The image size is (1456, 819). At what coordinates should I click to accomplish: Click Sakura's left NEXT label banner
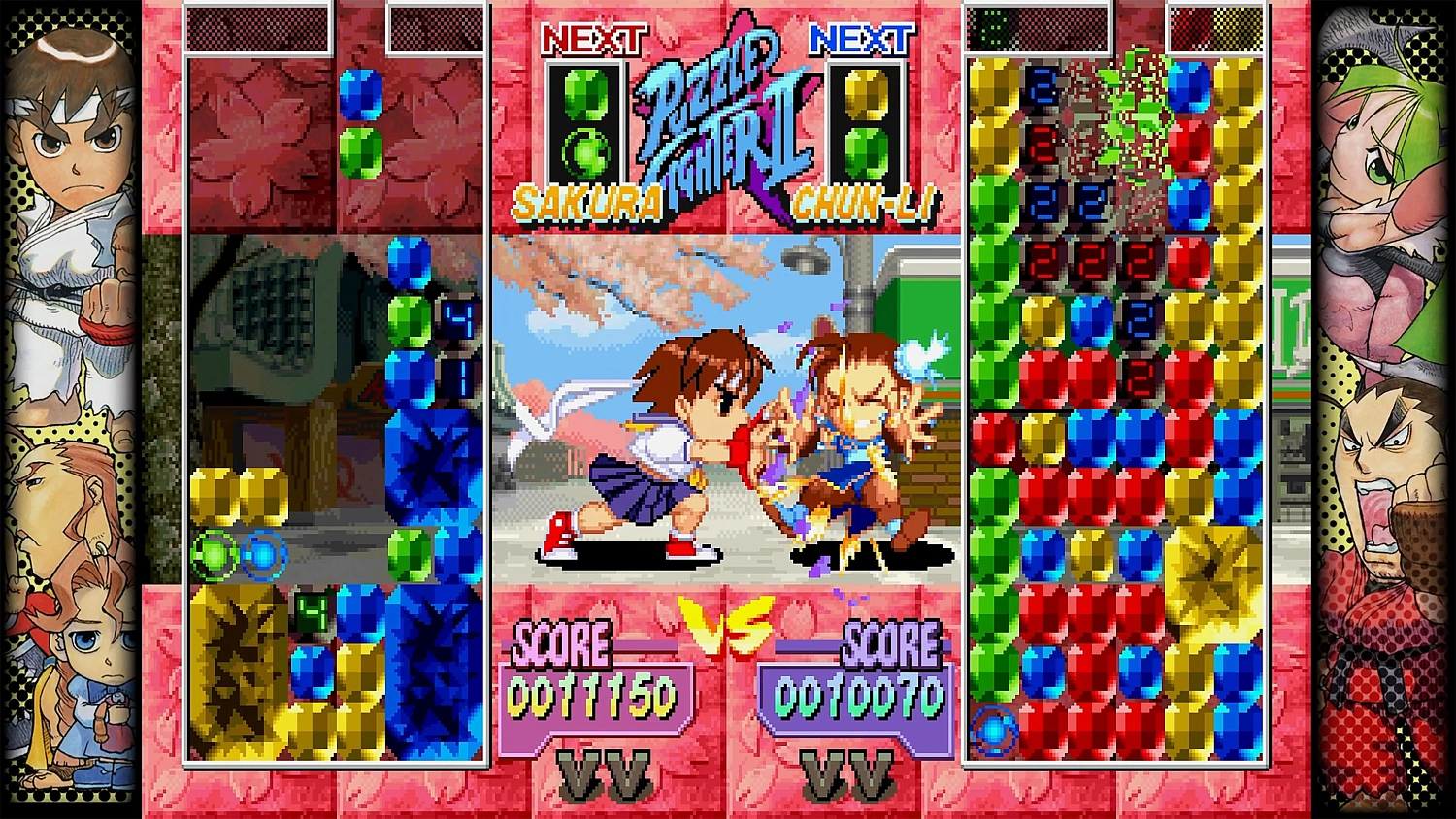tap(592, 37)
